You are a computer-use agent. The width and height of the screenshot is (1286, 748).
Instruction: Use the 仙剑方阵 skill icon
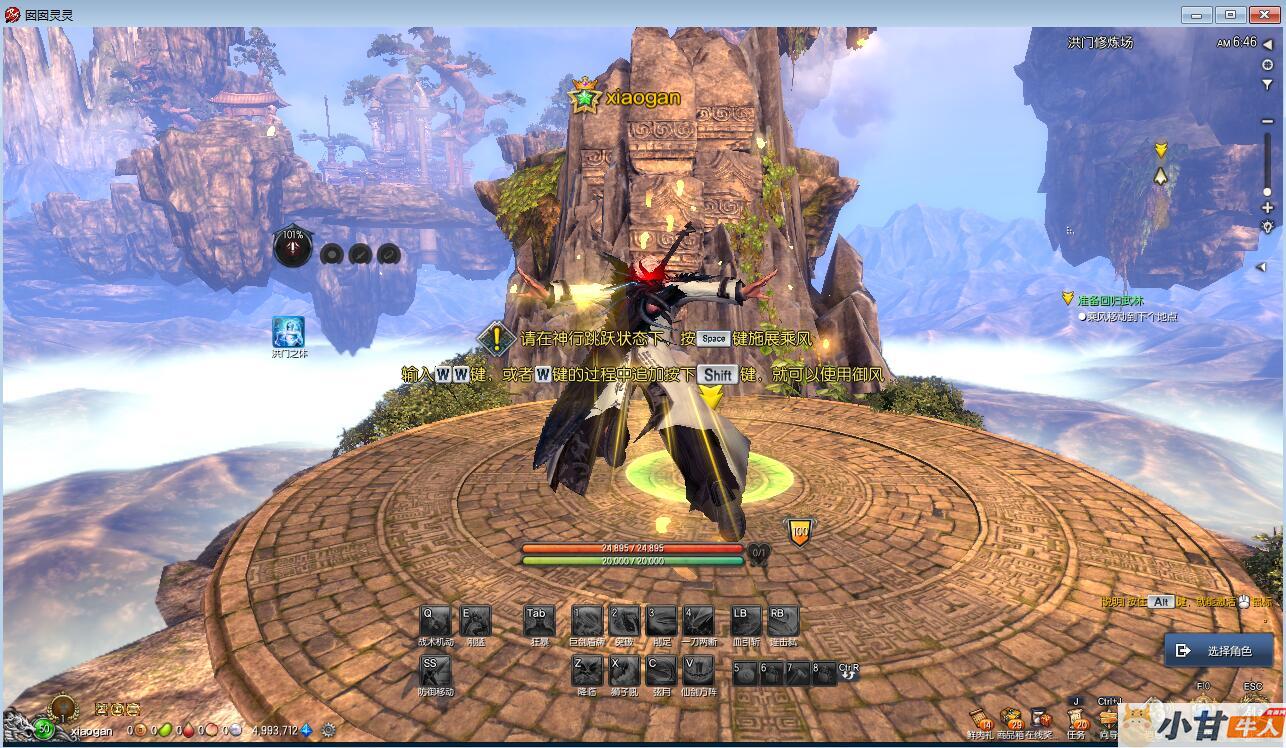click(698, 670)
